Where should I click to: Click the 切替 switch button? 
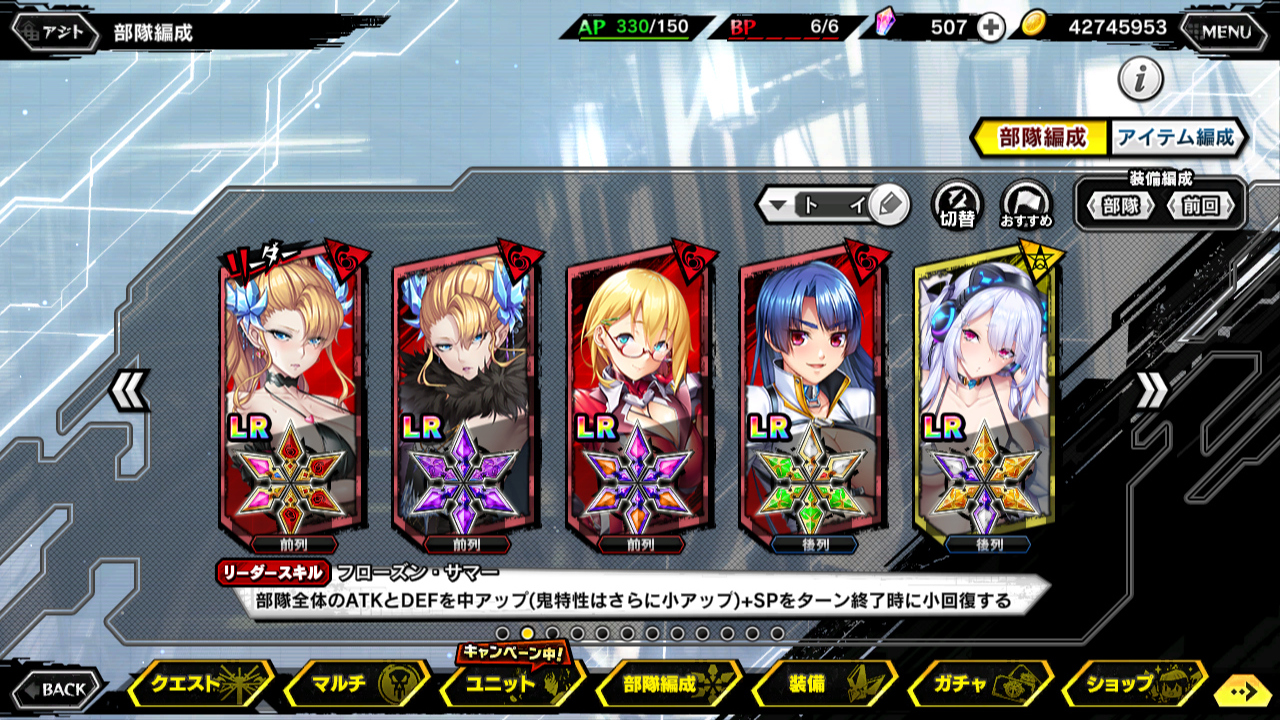coord(957,204)
